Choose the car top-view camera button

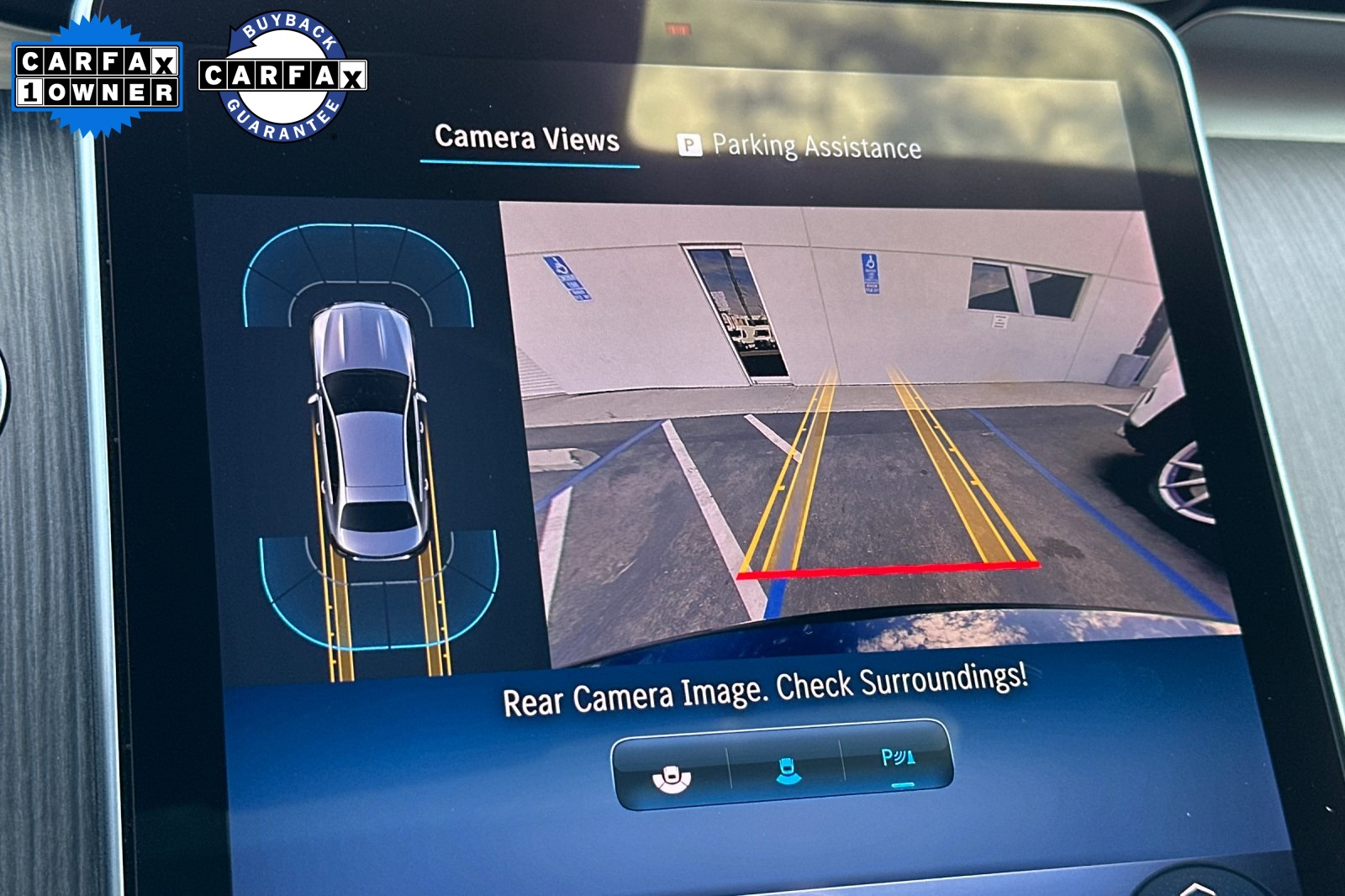(787, 770)
